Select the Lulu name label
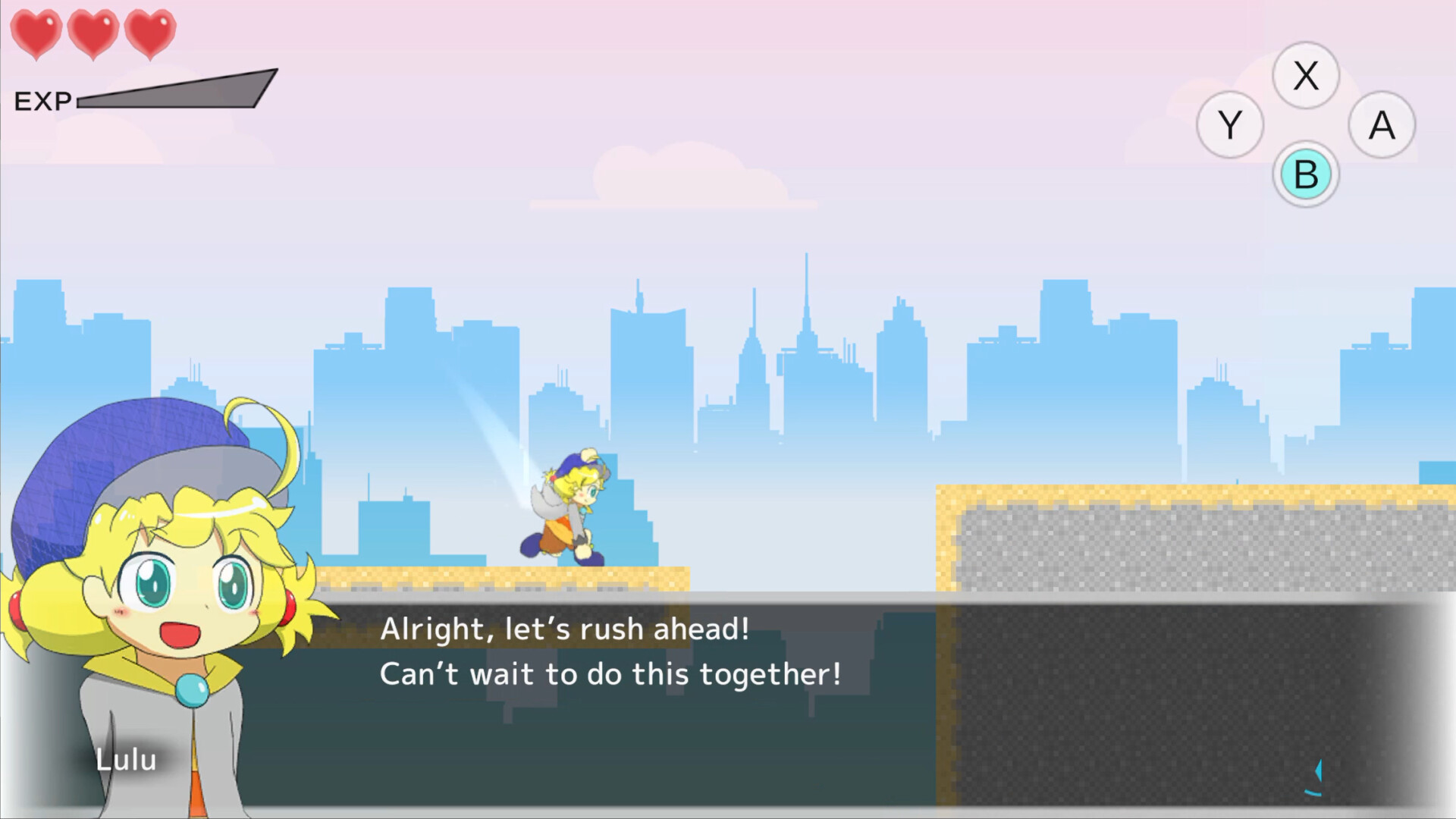This screenshot has width=1456, height=819. [x=127, y=761]
